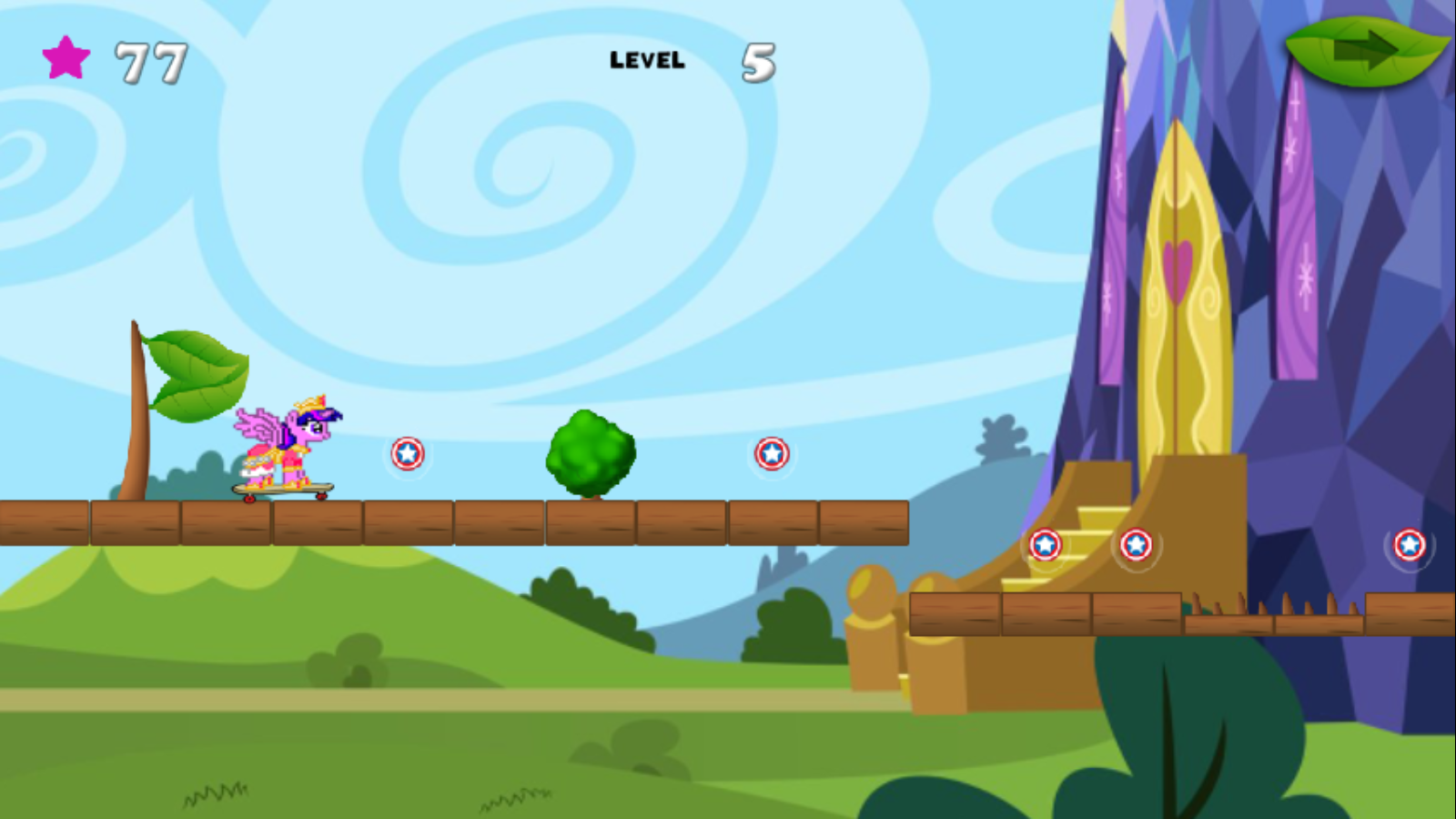Tap the green leaf arrow button
This screenshot has width=1456, height=819.
(1365, 51)
